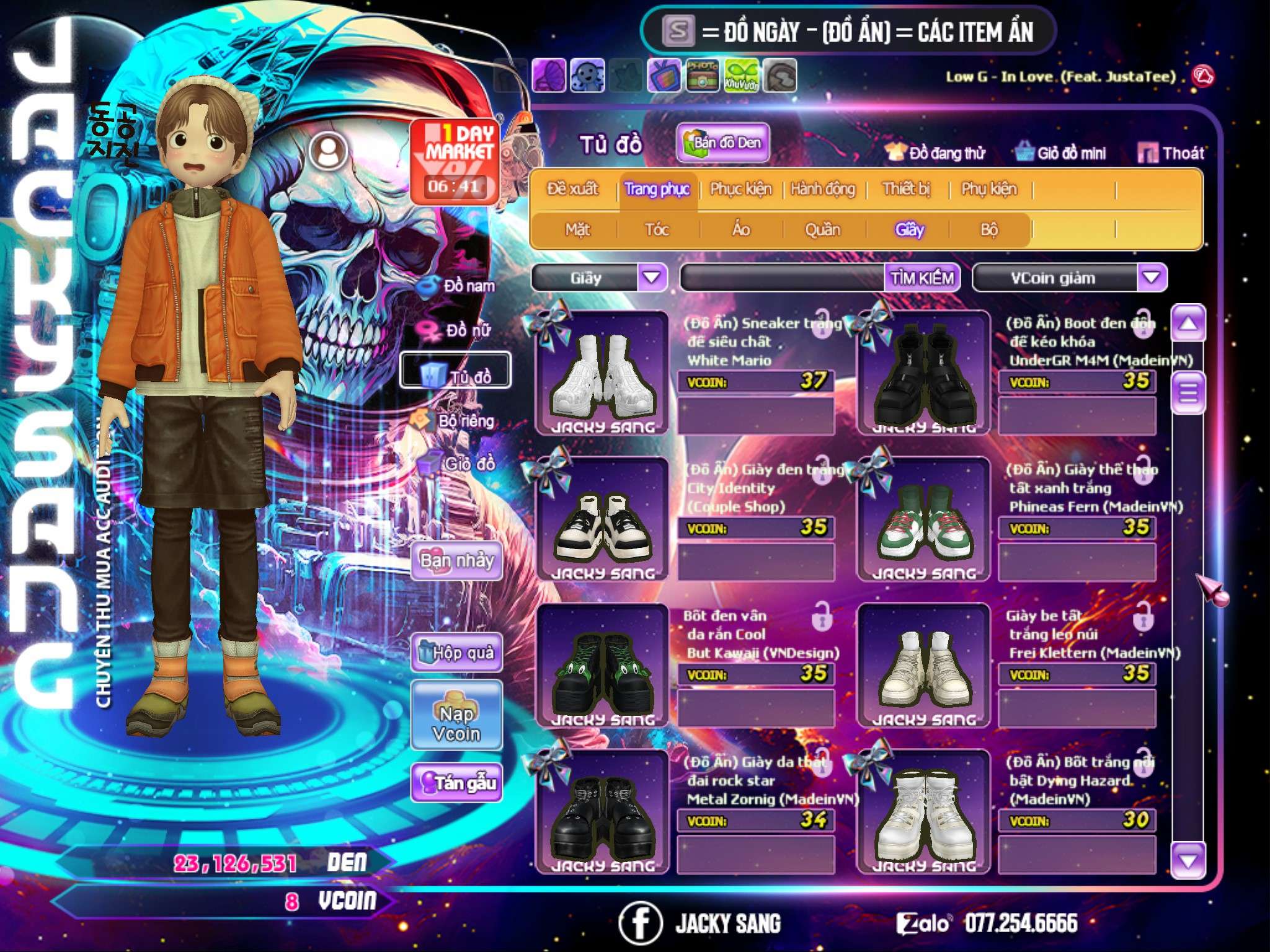1270x952 pixels.
Task: Open the Hộp quà gift box
Action: [x=456, y=653]
